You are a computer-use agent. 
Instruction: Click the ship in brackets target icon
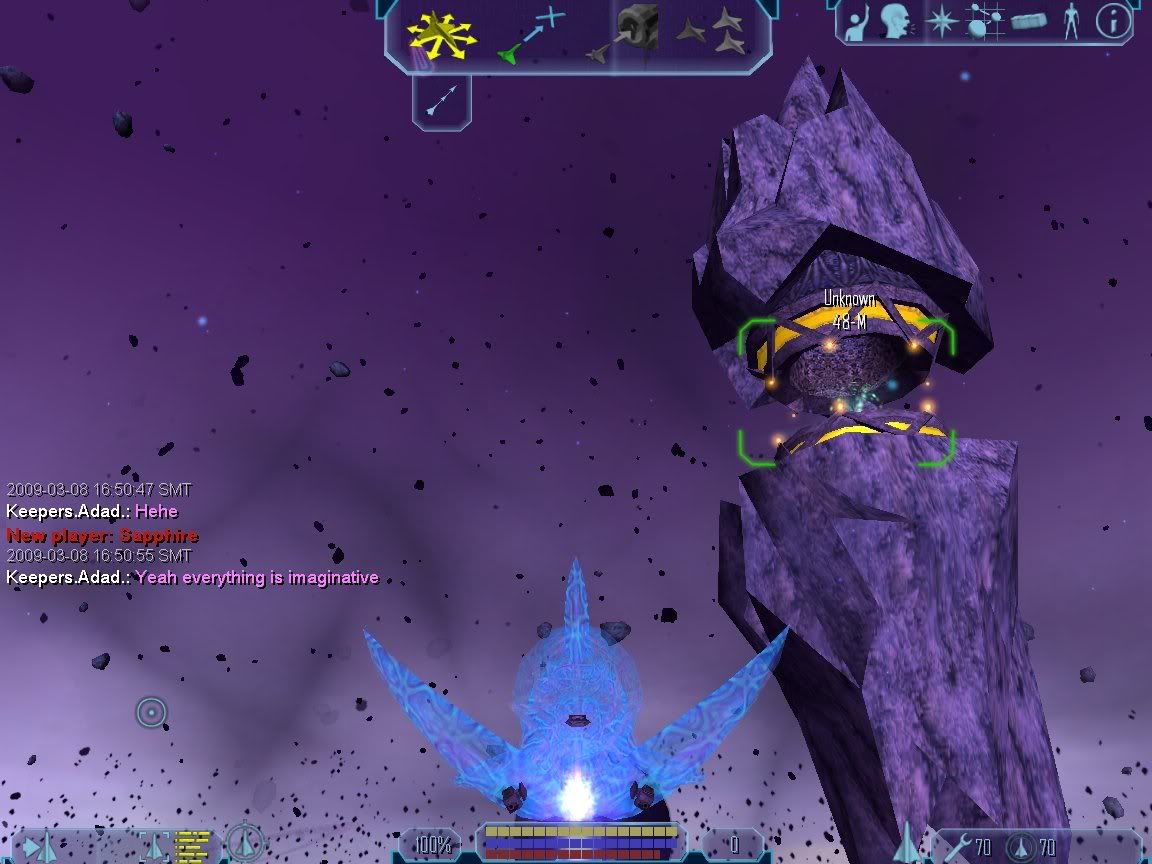(156, 846)
